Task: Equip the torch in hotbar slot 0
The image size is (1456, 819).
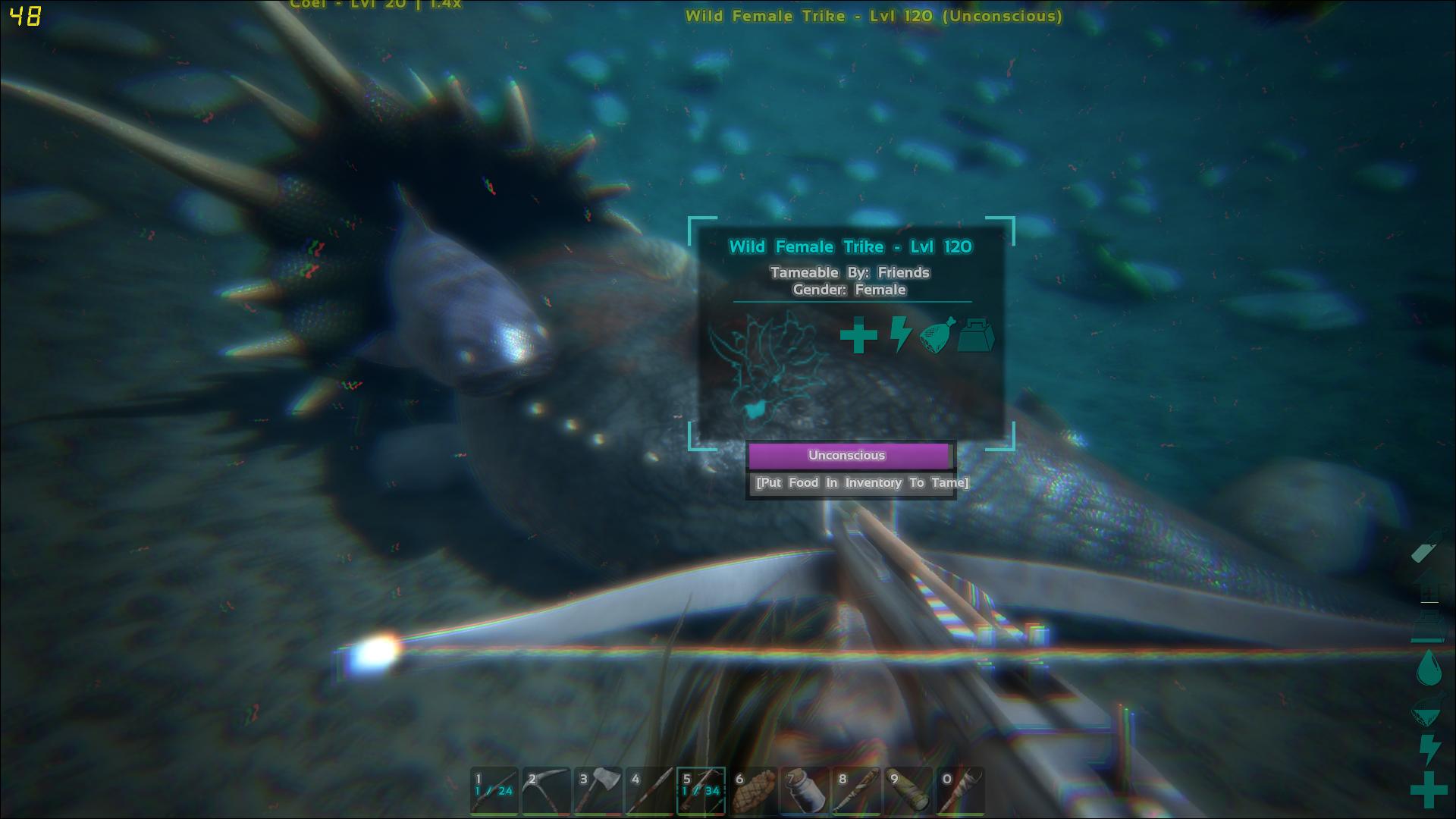Action: [x=961, y=791]
